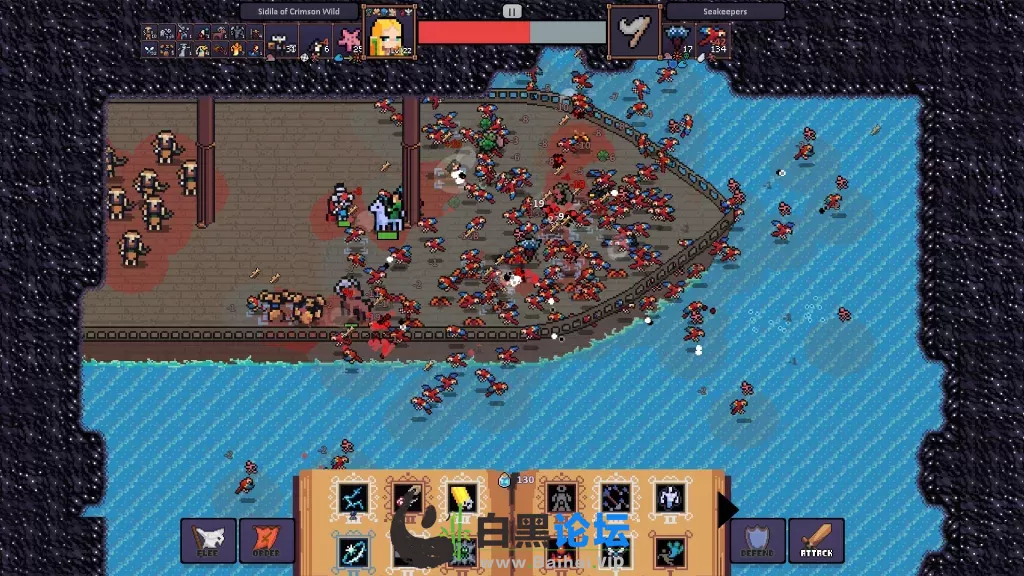
Task: Click the Seakeepers enemy faction emblem
Action: (x=634, y=34)
